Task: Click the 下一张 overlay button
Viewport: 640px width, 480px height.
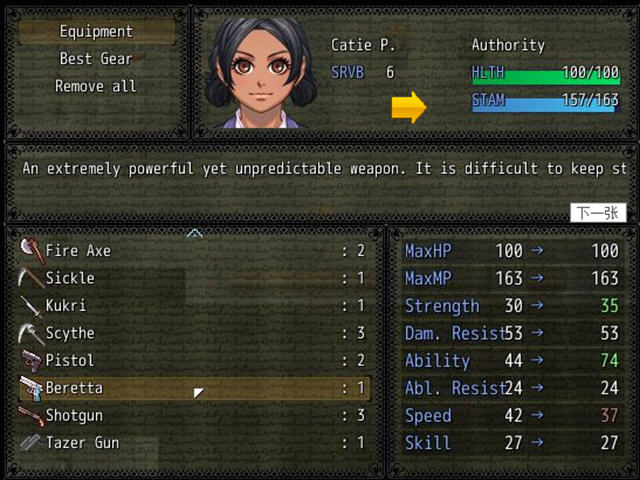Action: point(598,213)
